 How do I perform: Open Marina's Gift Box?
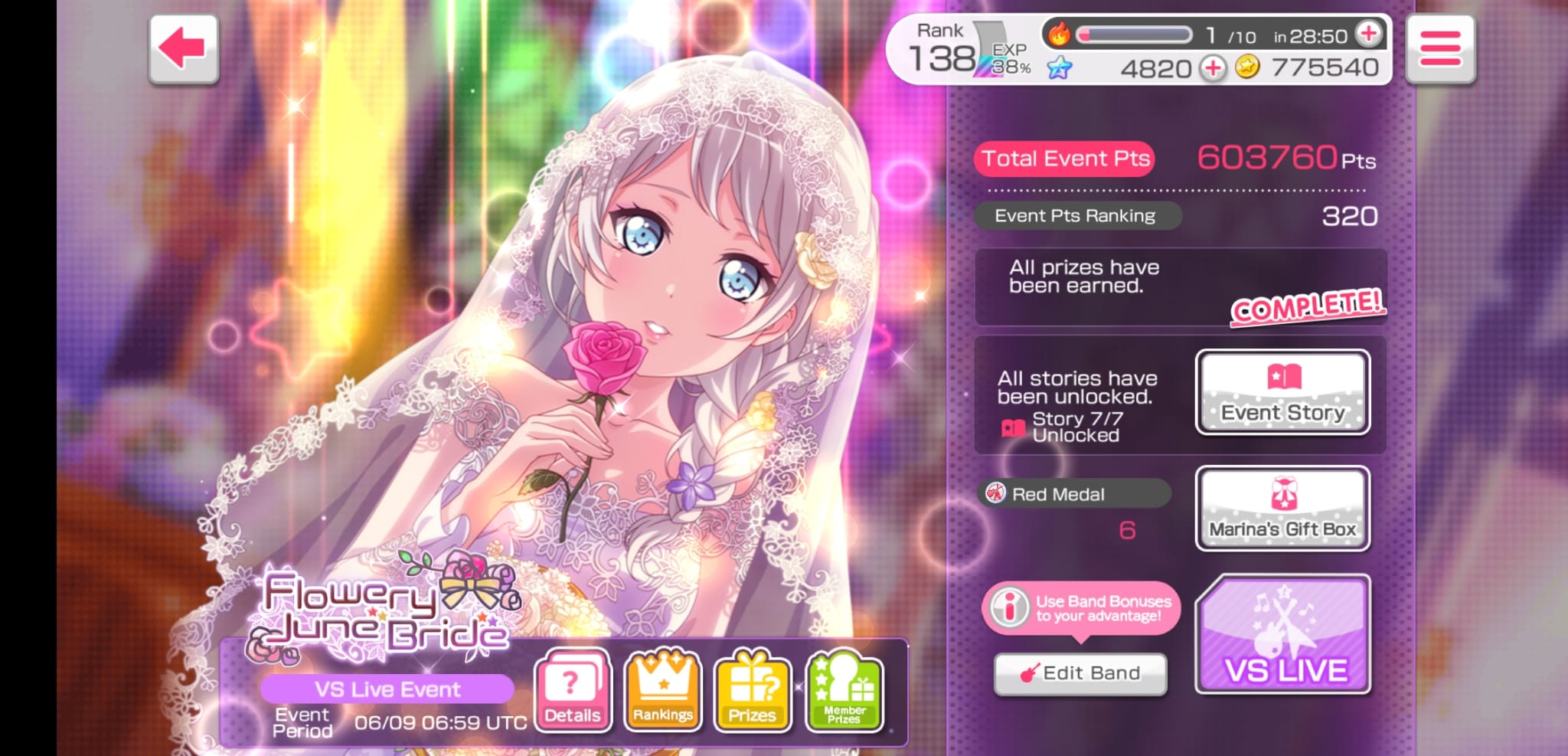1282,509
